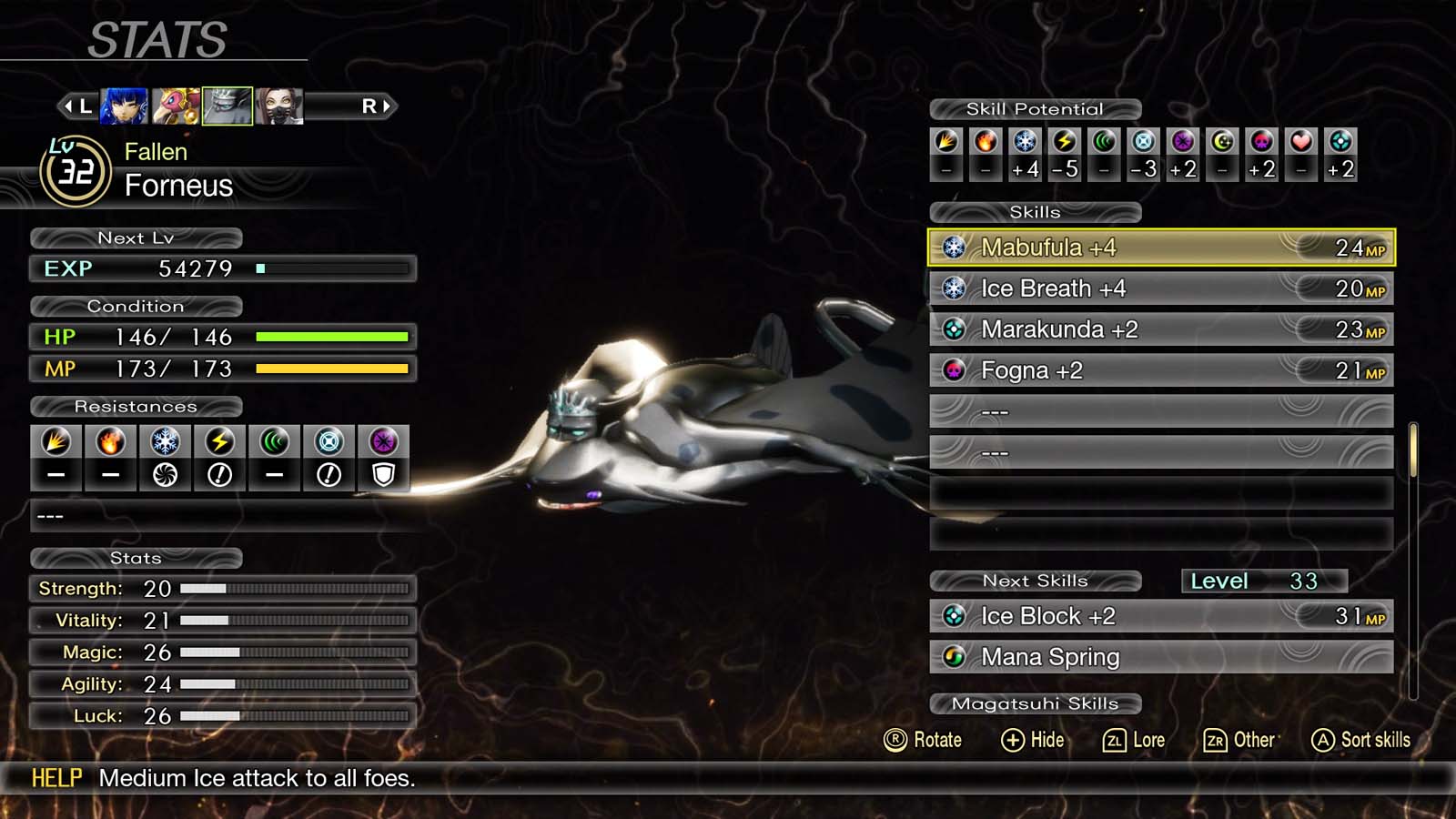Click the Electric resistance lightning icon
This screenshot has height=819, width=1456.
pyautogui.click(x=219, y=442)
